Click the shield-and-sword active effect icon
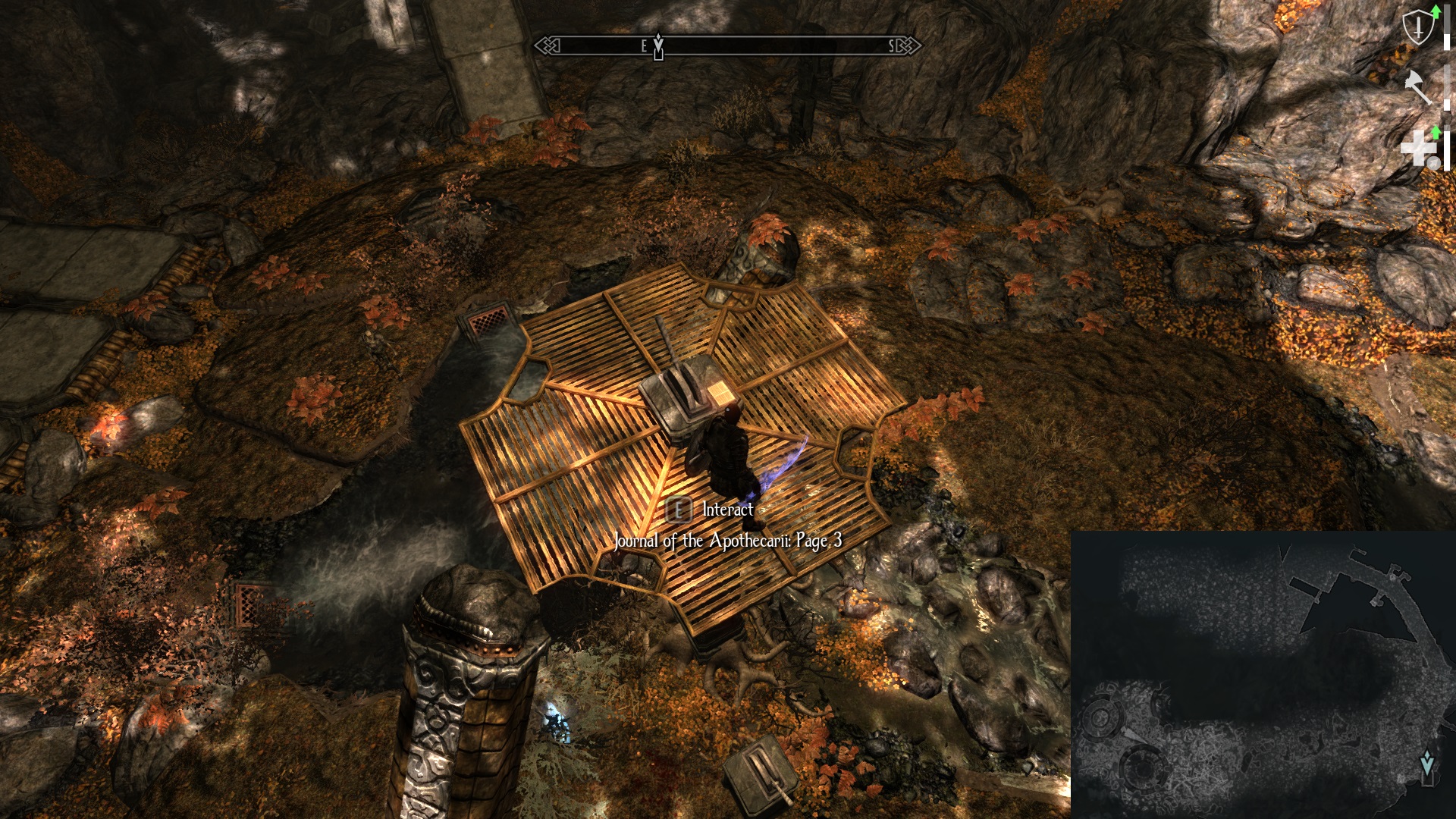Viewport: 1456px width, 819px height. pos(1417,29)
